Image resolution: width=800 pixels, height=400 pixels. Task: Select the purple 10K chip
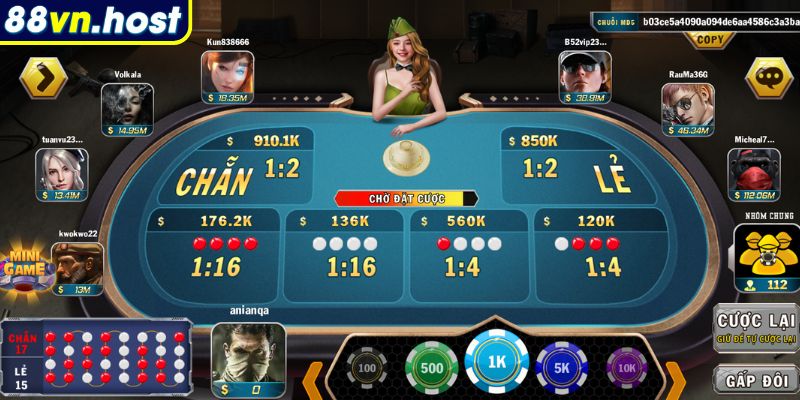click(627, 369)
